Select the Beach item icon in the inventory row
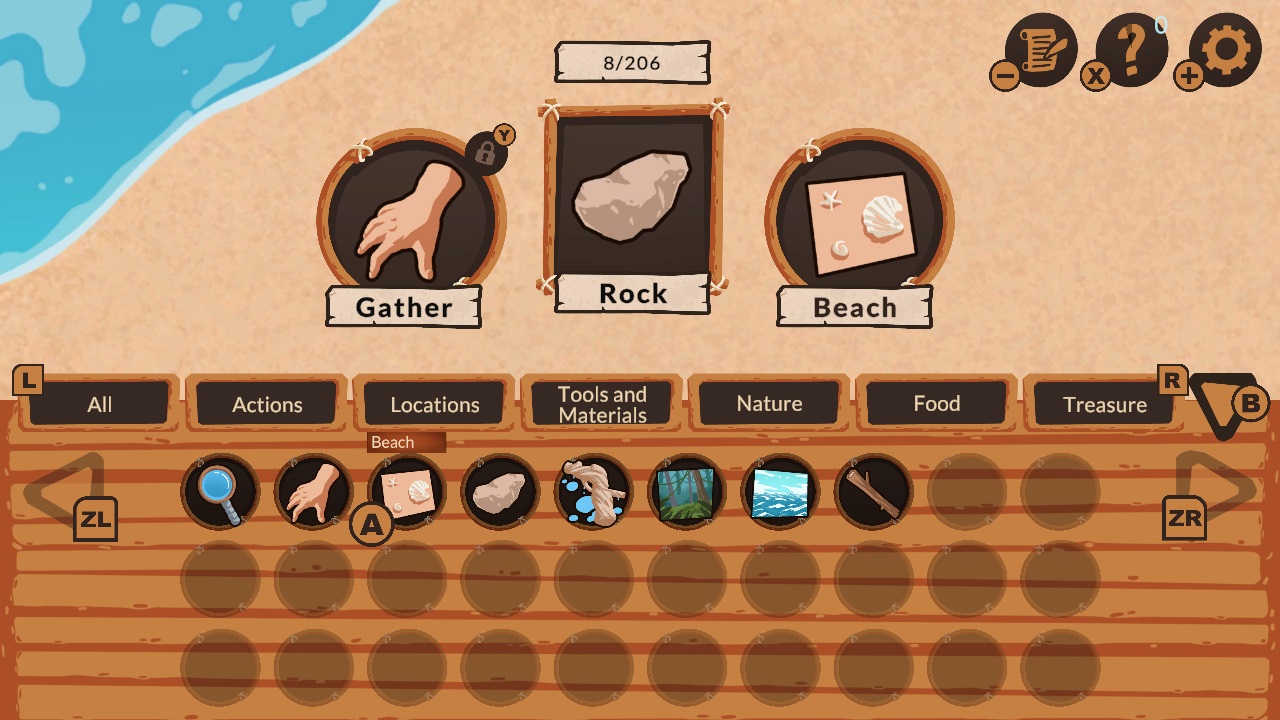The height and width of the screenshot is (720, 1280). pyautogui.click(x=405, y=490)
